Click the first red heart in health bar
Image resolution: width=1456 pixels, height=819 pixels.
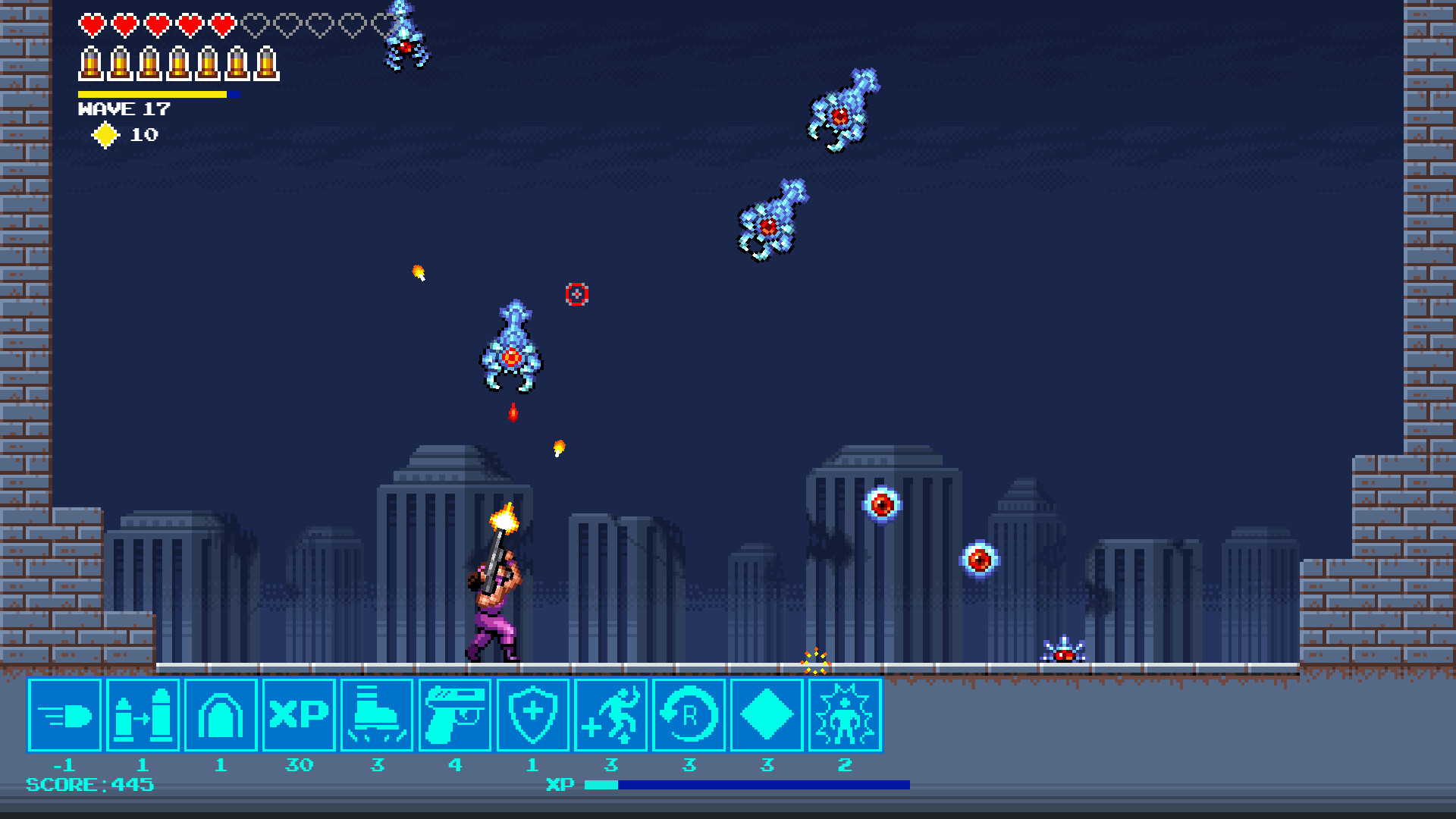[x=91, y=23]
